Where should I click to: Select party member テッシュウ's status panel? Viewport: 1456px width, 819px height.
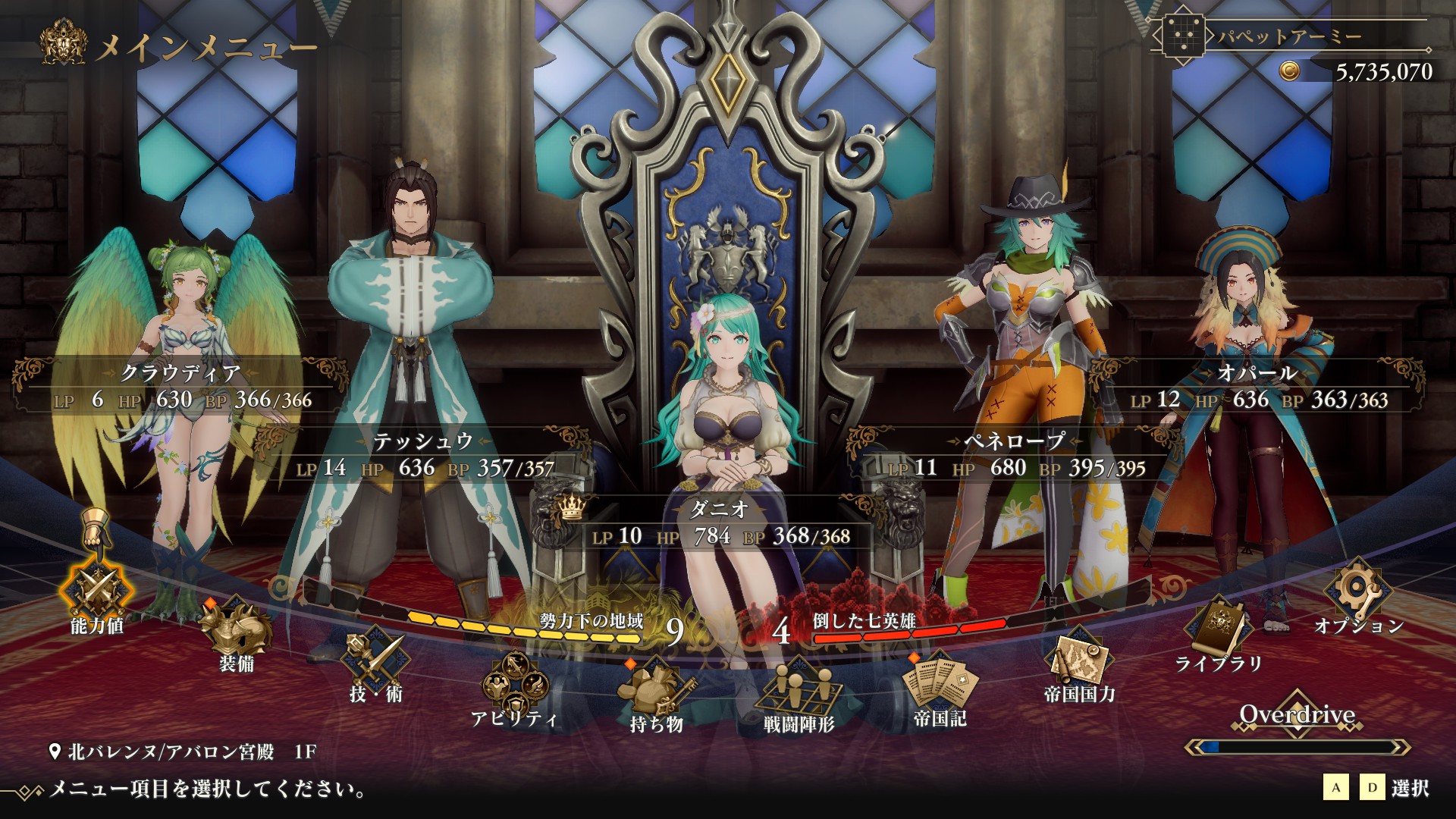(425, 455)
